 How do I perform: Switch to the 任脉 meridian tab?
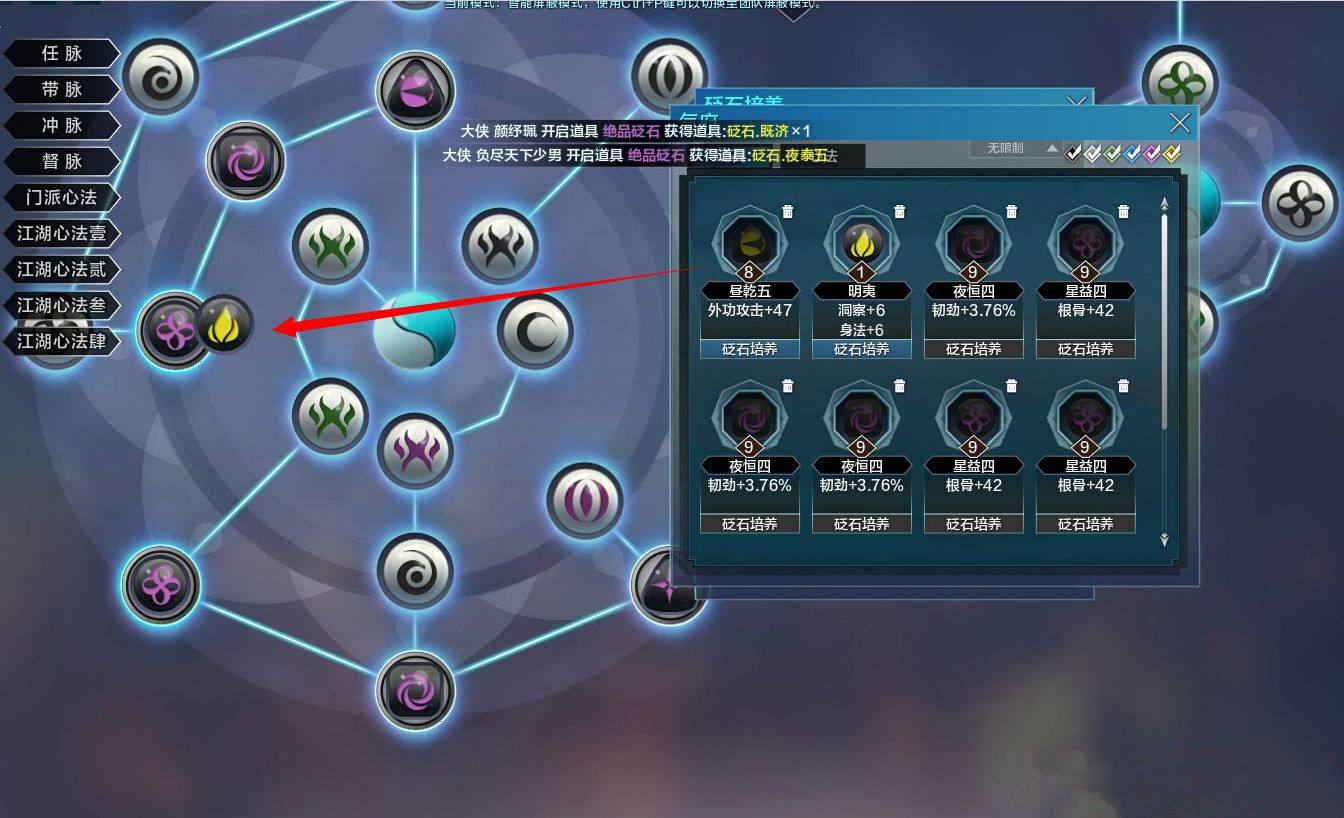click(62, 54)
